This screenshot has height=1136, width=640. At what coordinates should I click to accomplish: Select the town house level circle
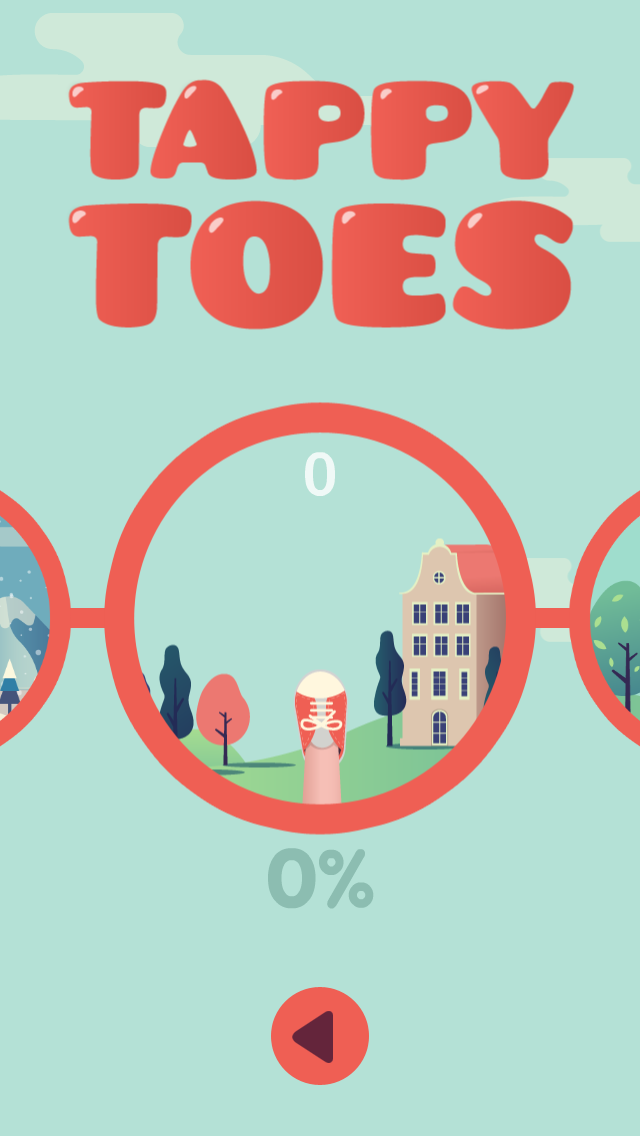pos(320,618)
